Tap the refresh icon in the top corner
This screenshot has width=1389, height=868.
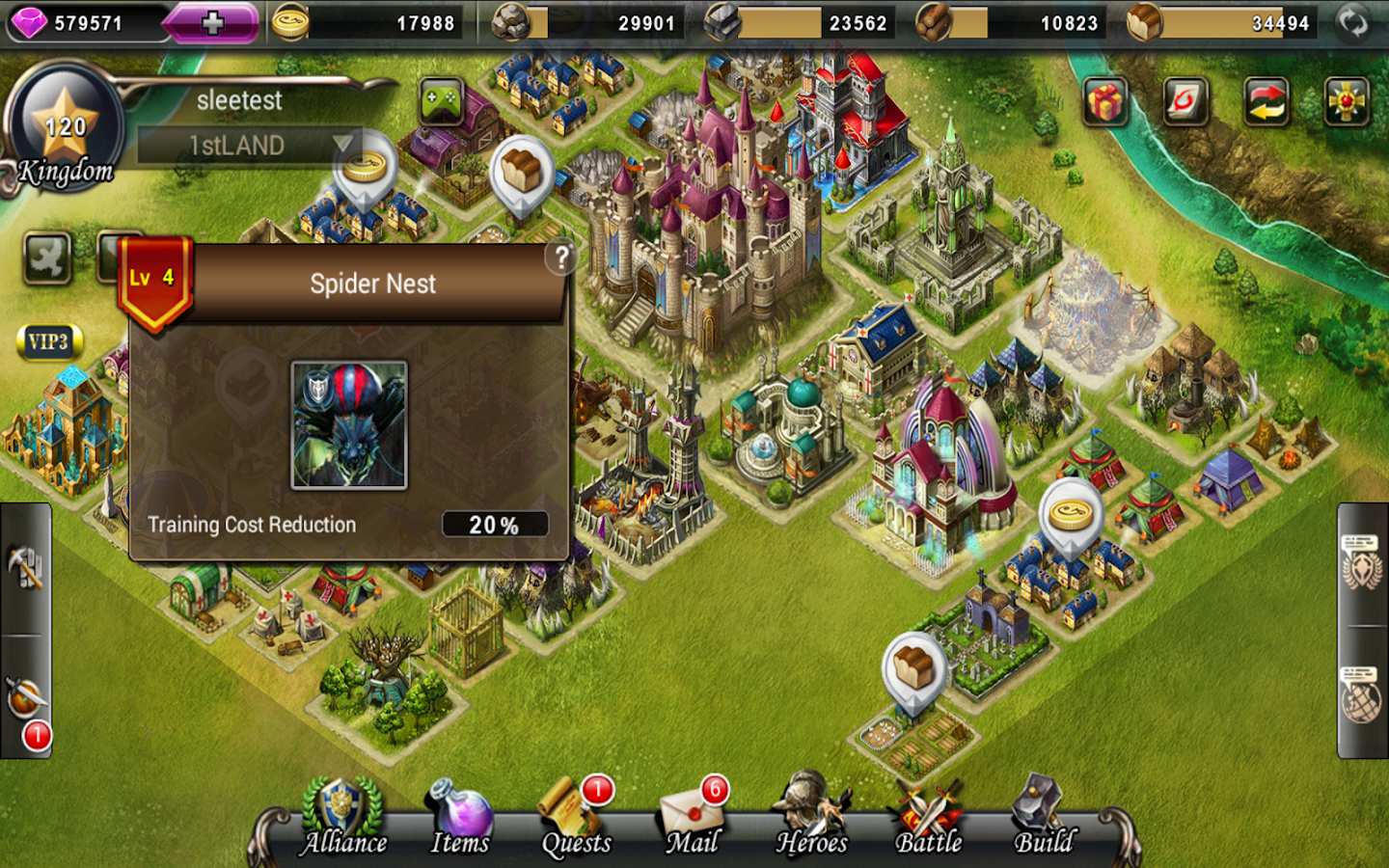[x=1355, y=21]
